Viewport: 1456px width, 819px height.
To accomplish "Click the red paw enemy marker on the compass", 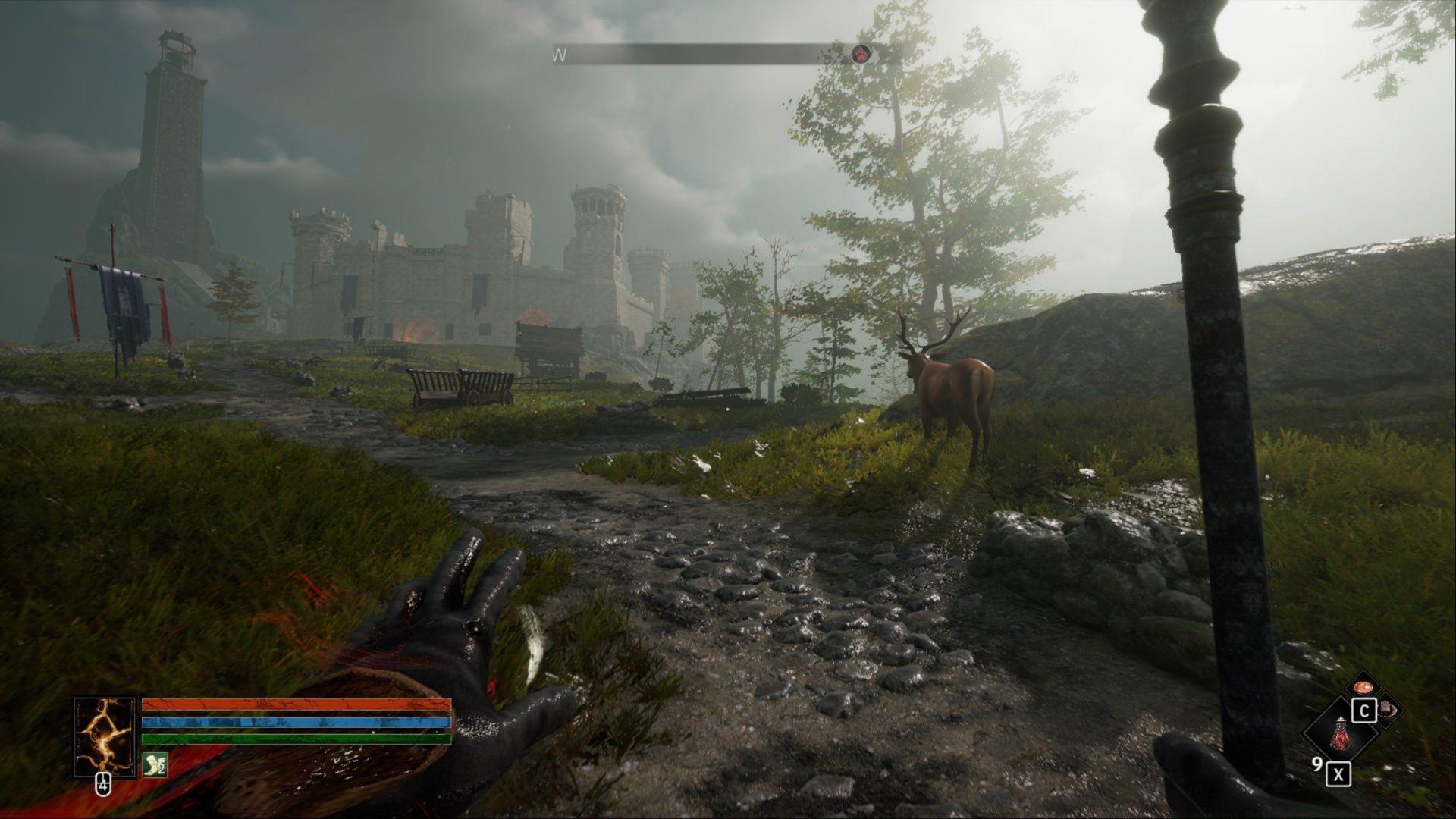I will (x=862, y=54).
